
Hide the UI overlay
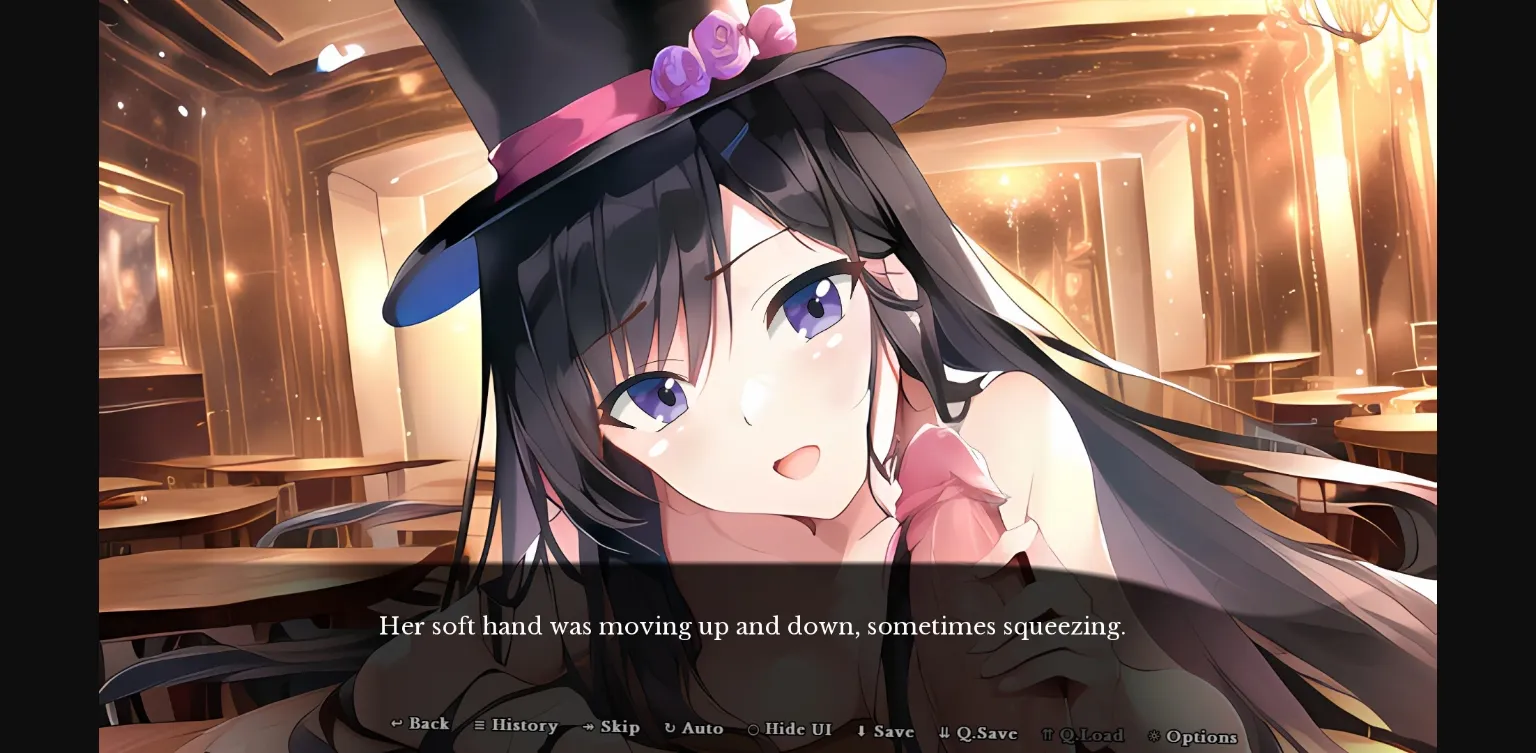[x=789, y=729]
